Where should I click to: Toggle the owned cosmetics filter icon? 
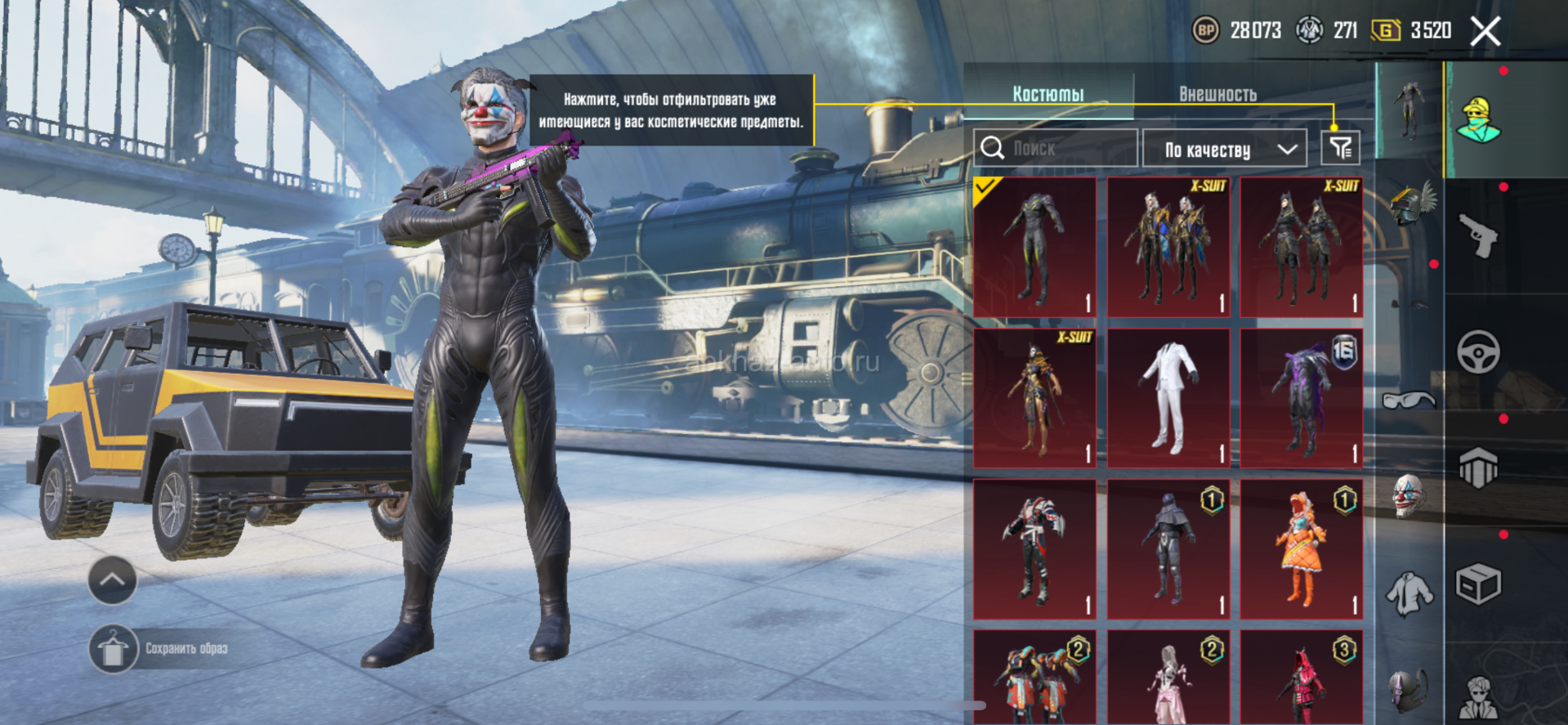click(1340, 148)
